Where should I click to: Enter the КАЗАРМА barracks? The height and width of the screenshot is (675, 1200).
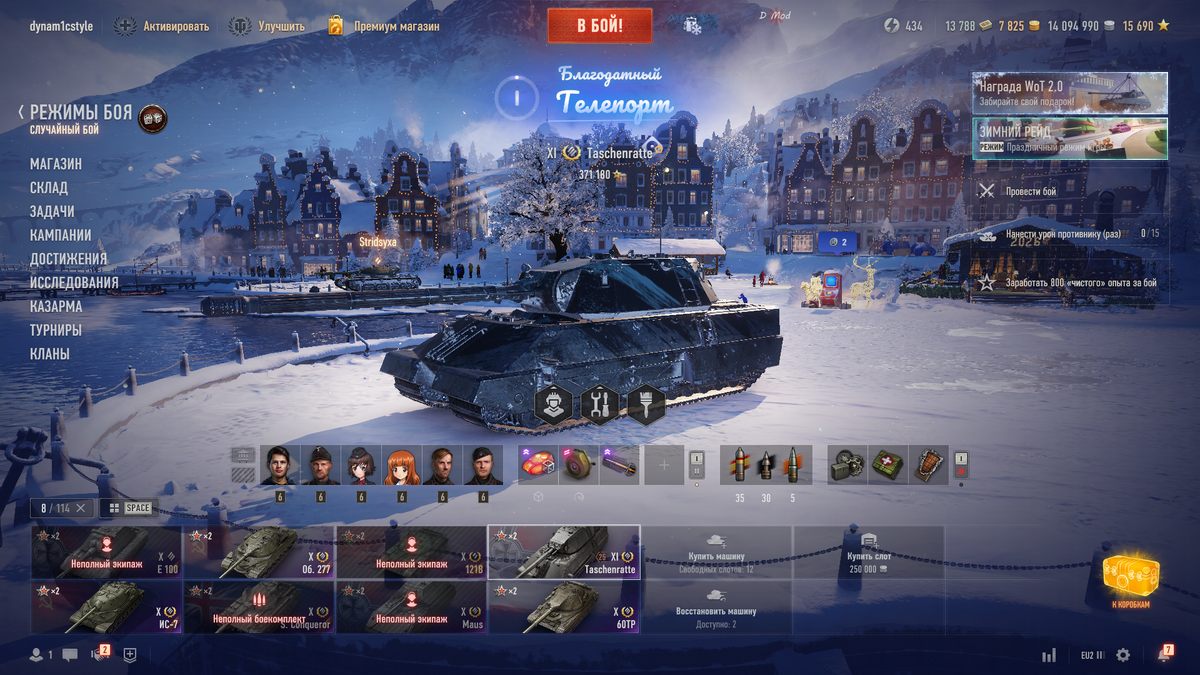[56, 307]
